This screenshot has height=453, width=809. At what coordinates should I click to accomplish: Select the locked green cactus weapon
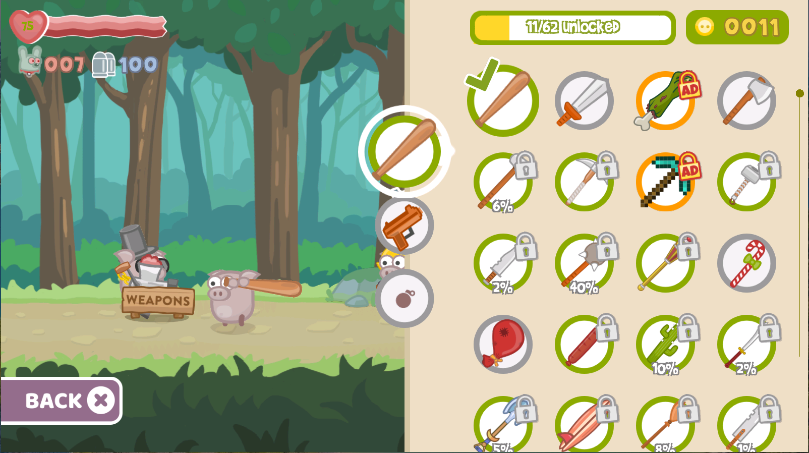(665, 344)
